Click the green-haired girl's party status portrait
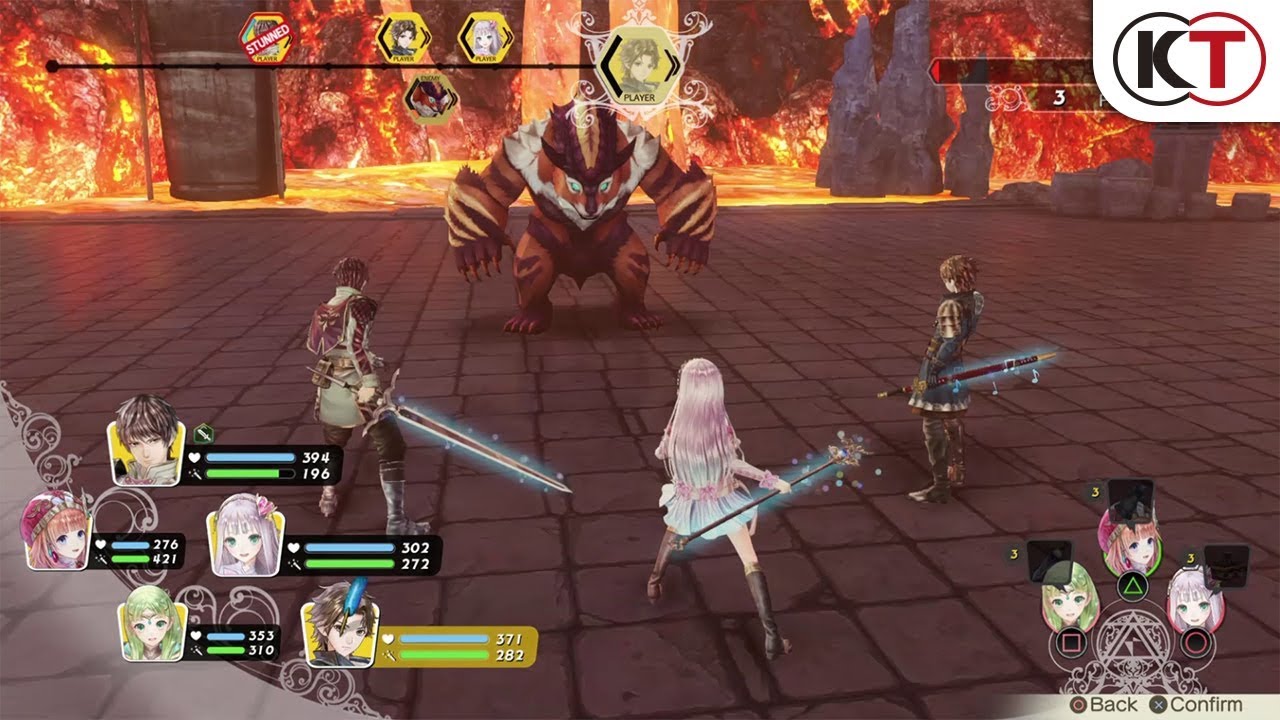 point(152,625)
